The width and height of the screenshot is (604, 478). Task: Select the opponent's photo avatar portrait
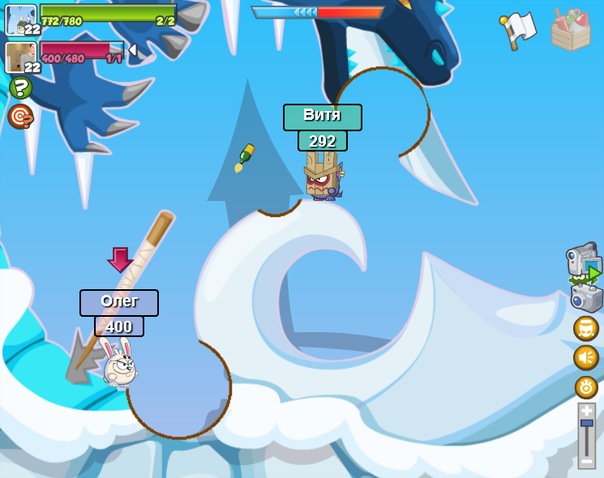coord(20,57)
